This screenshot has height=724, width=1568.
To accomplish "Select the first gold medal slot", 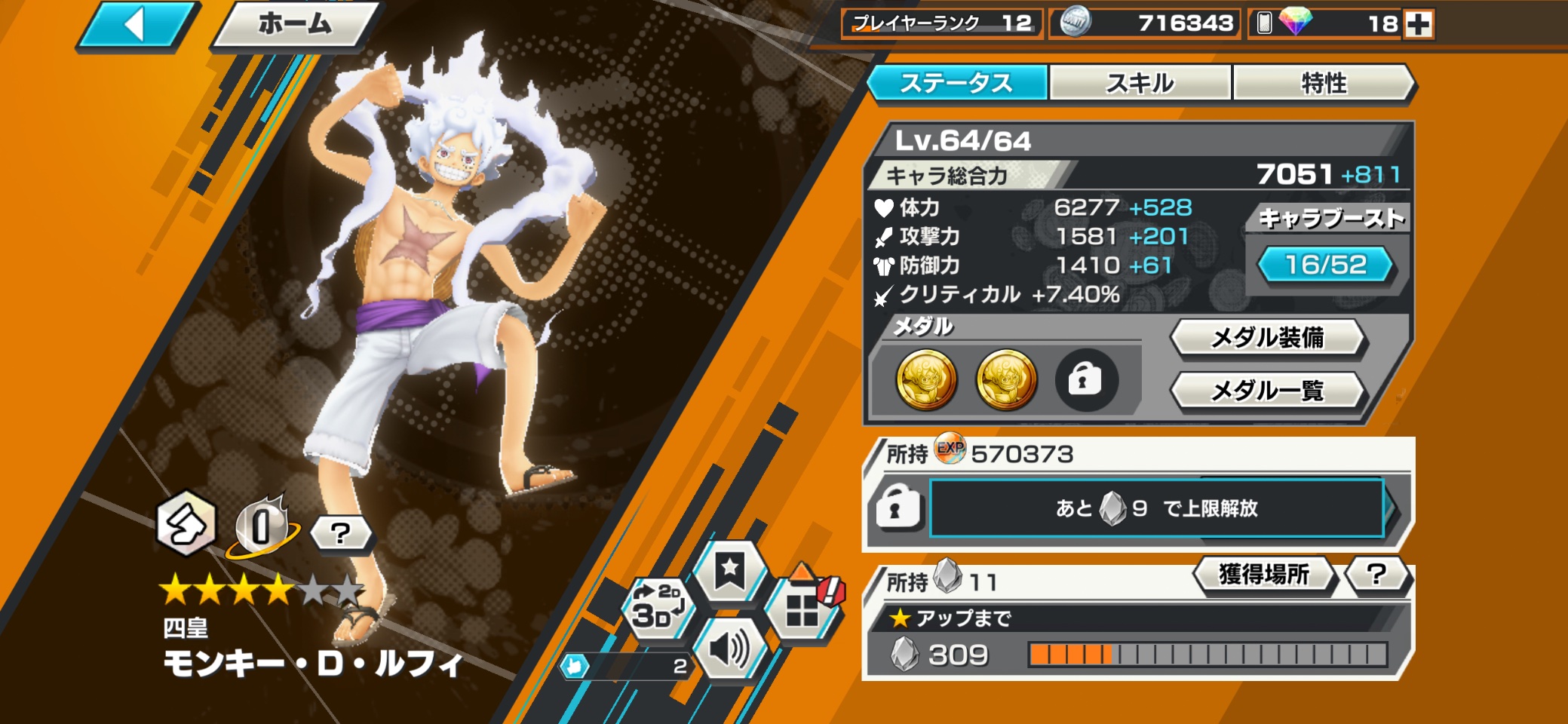I will 926,379.
